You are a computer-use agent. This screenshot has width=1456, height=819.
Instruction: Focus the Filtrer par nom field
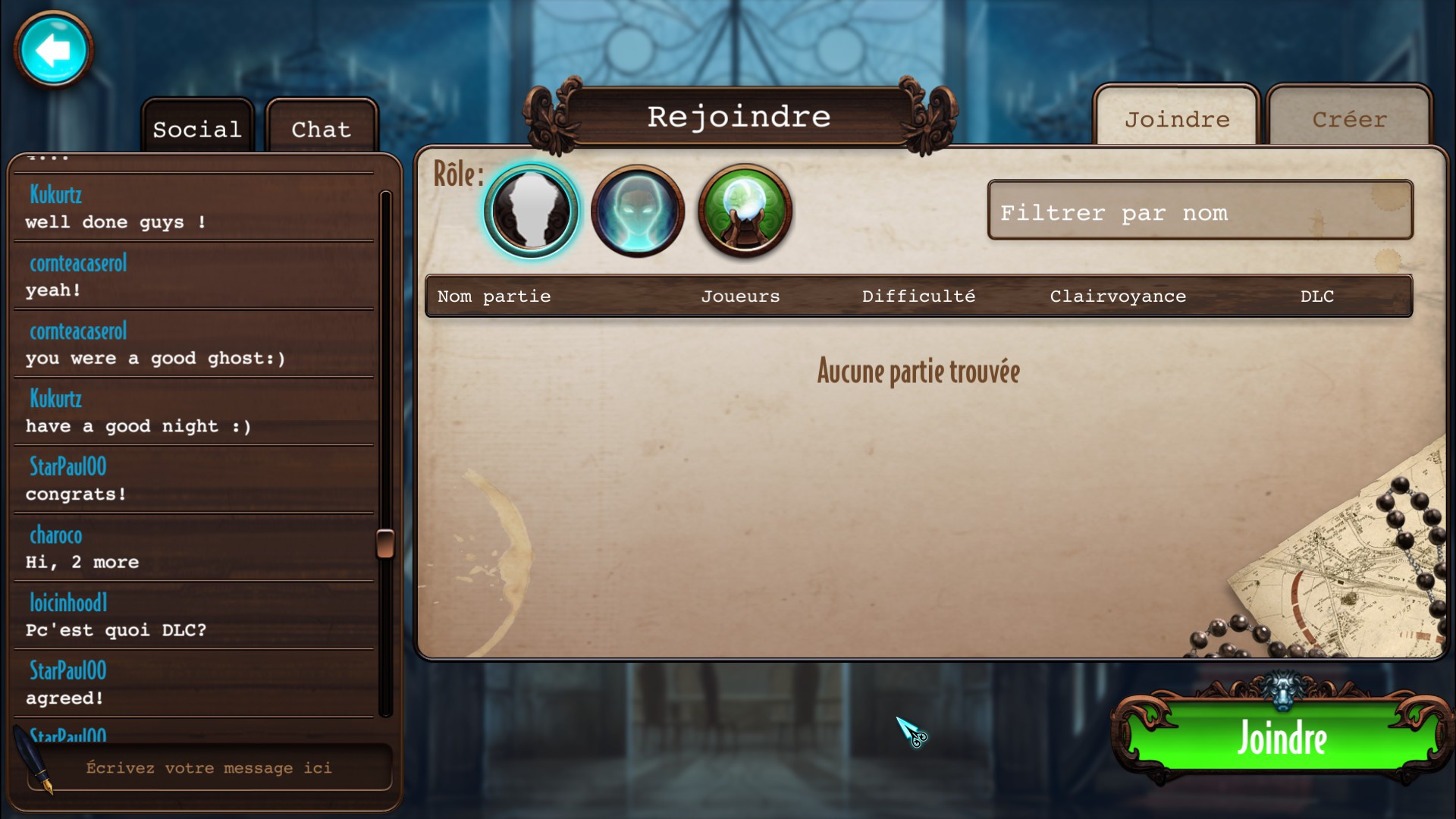[1200, 212]
